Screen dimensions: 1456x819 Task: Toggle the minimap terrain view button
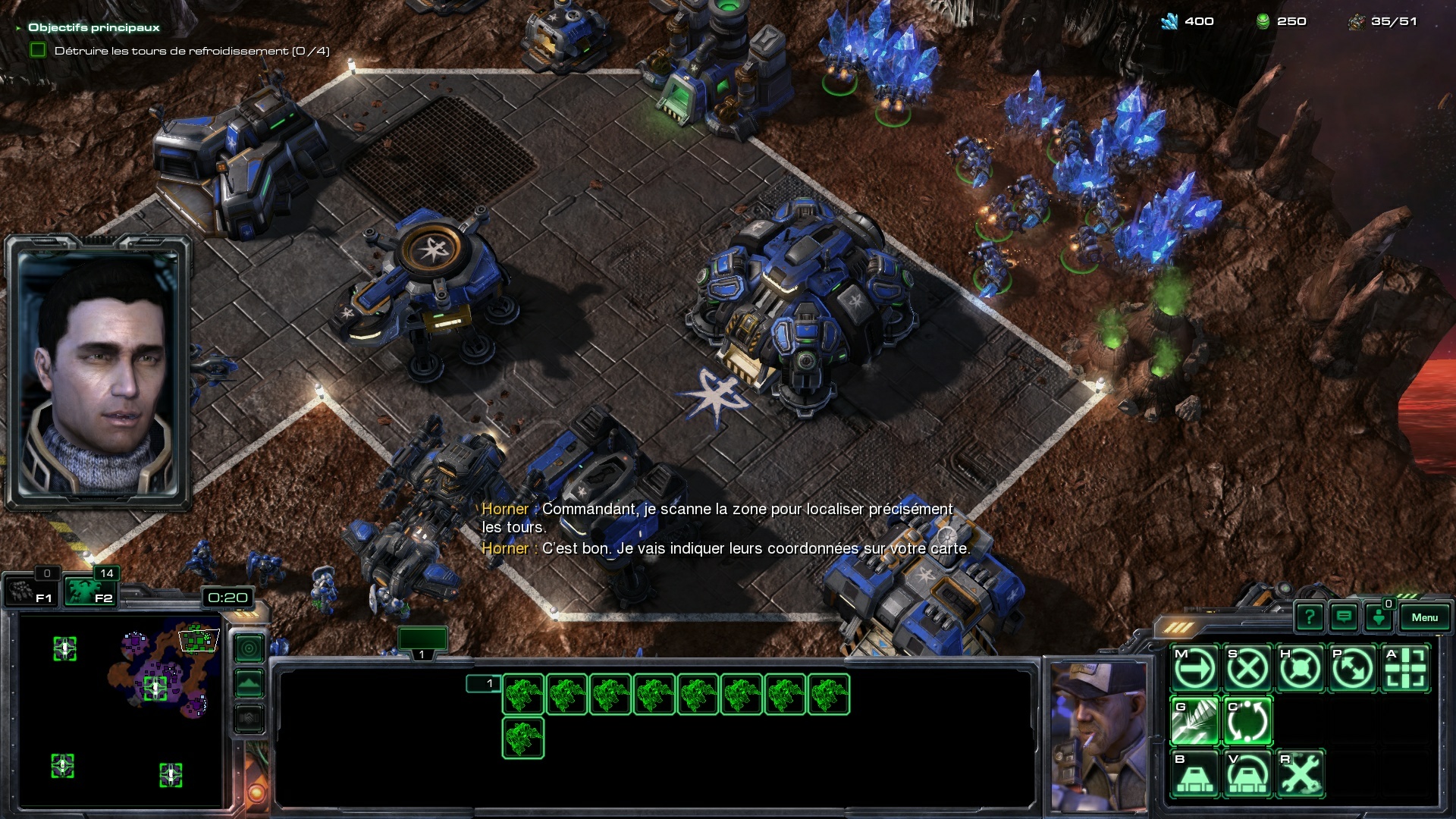pos(249,683)
